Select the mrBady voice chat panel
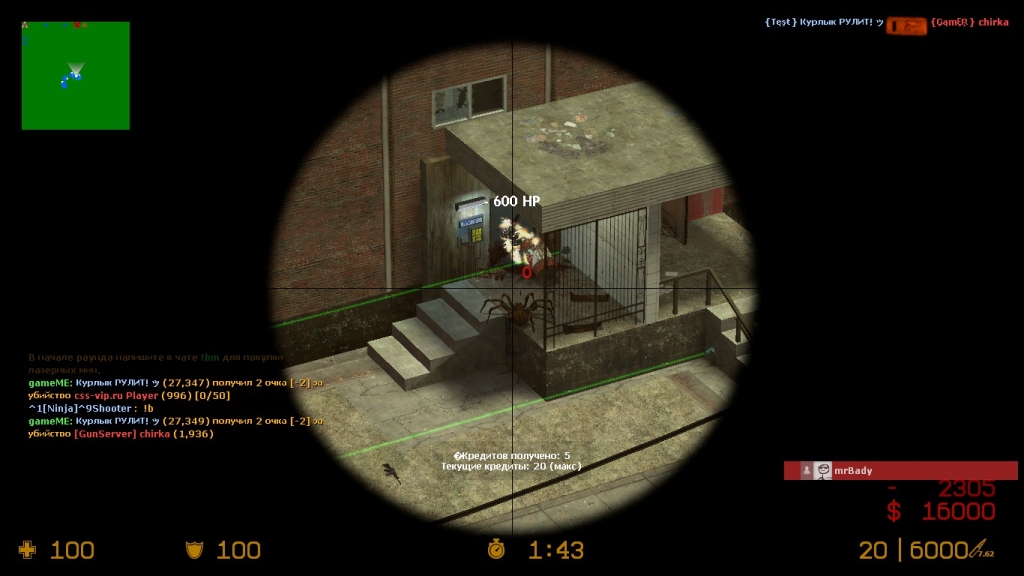This screenshot has height=576, width=1024. tap(900, 470)
